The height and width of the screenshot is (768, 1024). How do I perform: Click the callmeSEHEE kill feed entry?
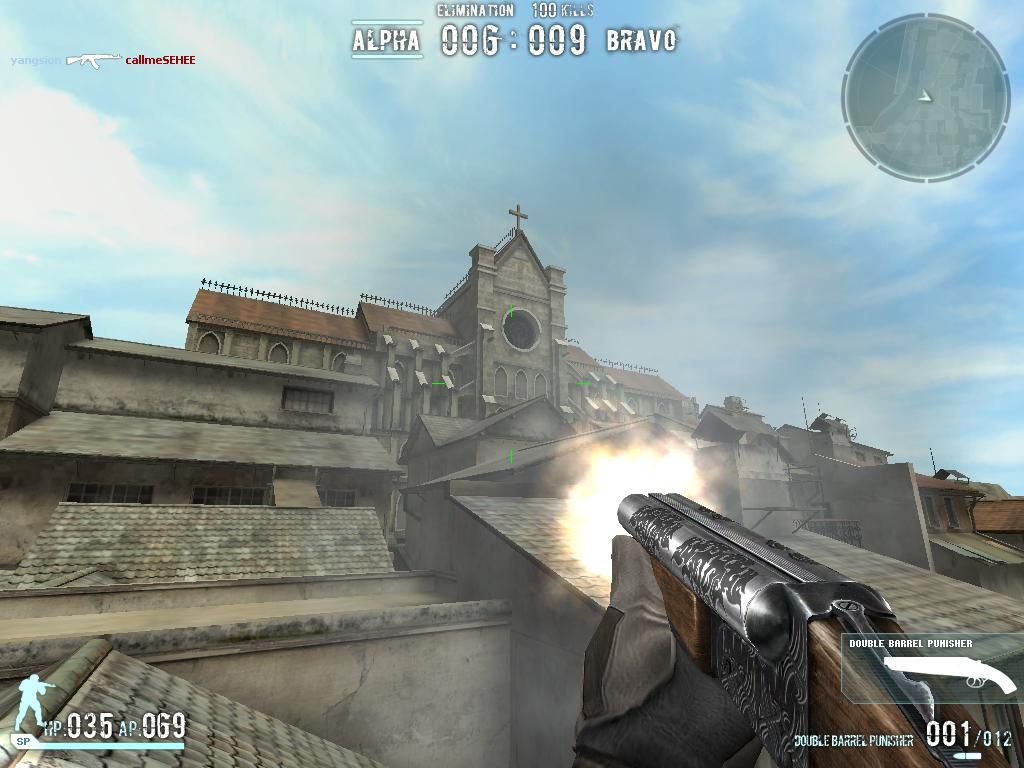[x=160, y=60]
